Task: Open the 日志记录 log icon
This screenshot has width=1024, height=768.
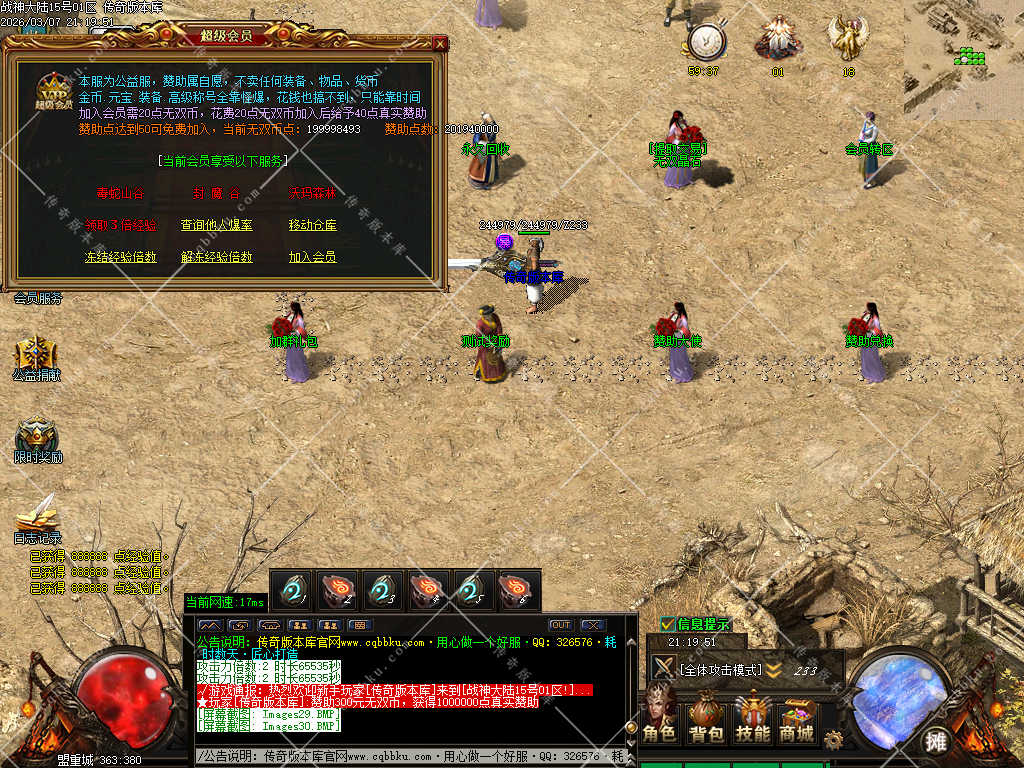Action: coord(37,515)
